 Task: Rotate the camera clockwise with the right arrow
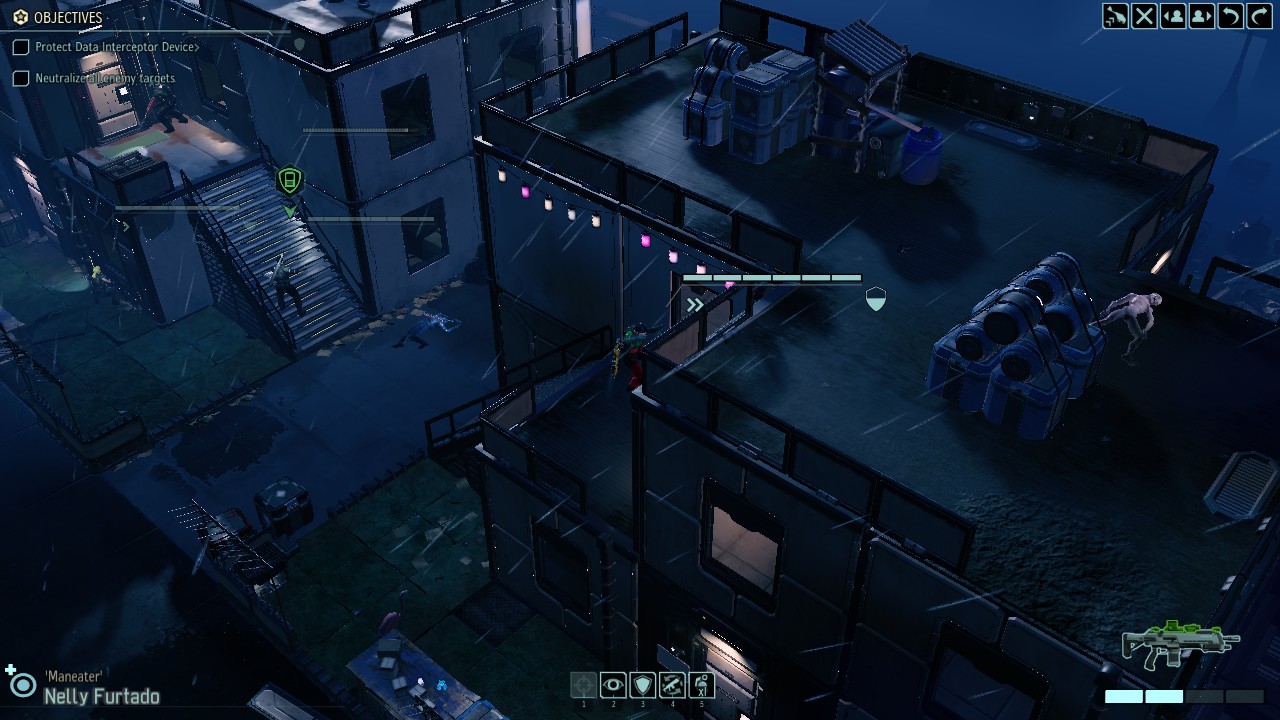pos(1260,16)
